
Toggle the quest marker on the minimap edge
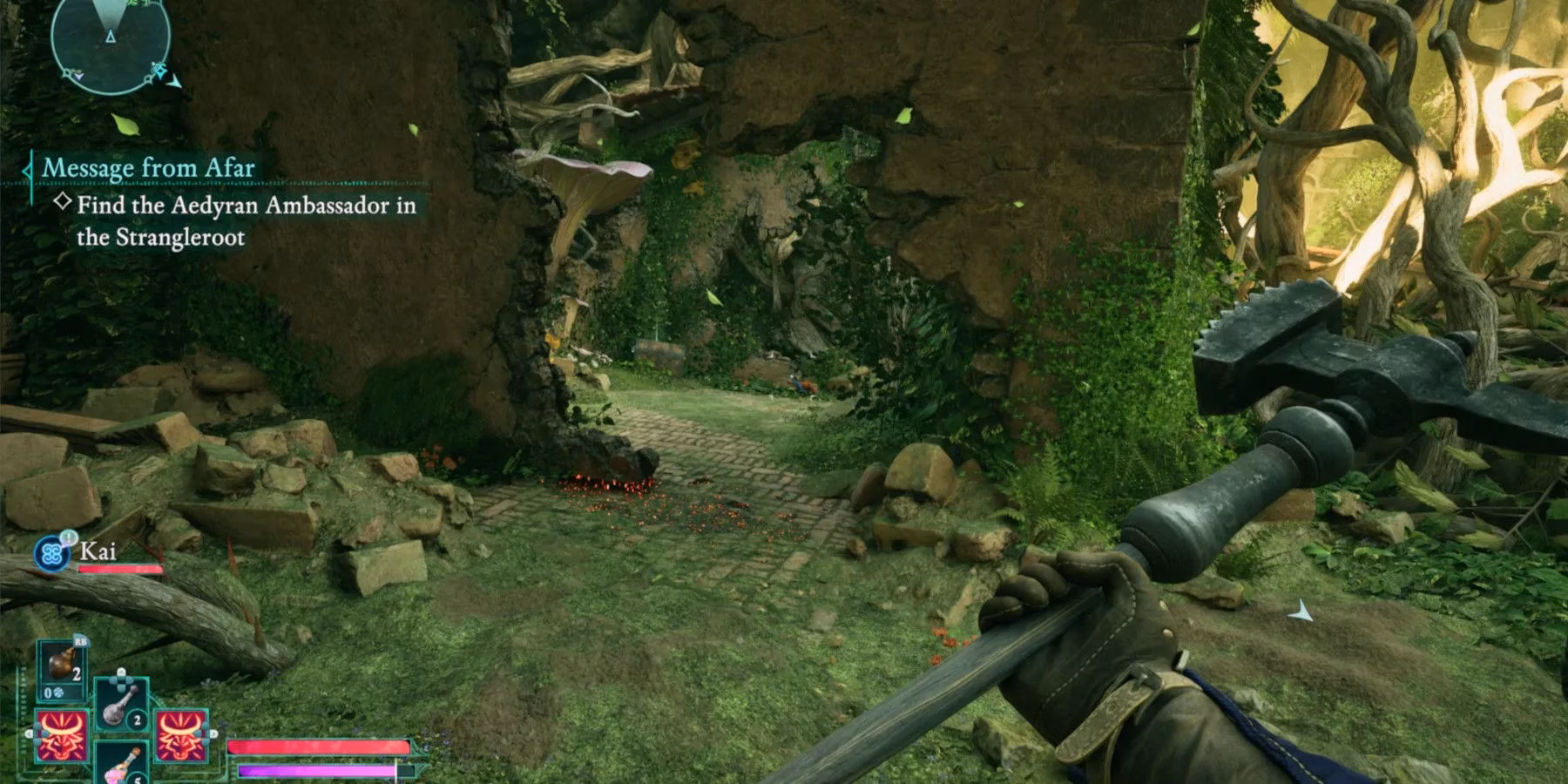(160, 71)
